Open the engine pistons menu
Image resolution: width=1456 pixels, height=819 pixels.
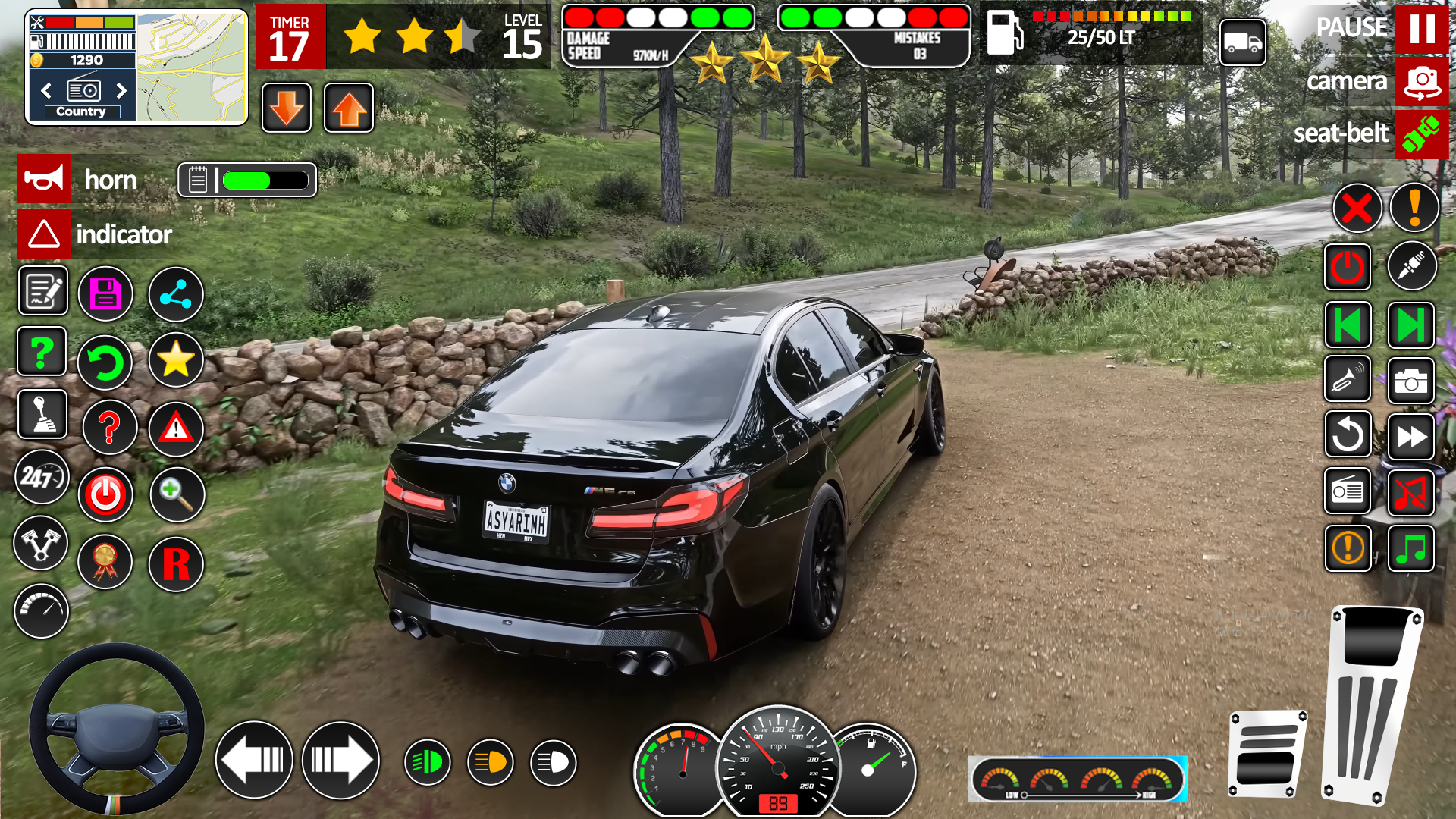click(x=42, y=544)
